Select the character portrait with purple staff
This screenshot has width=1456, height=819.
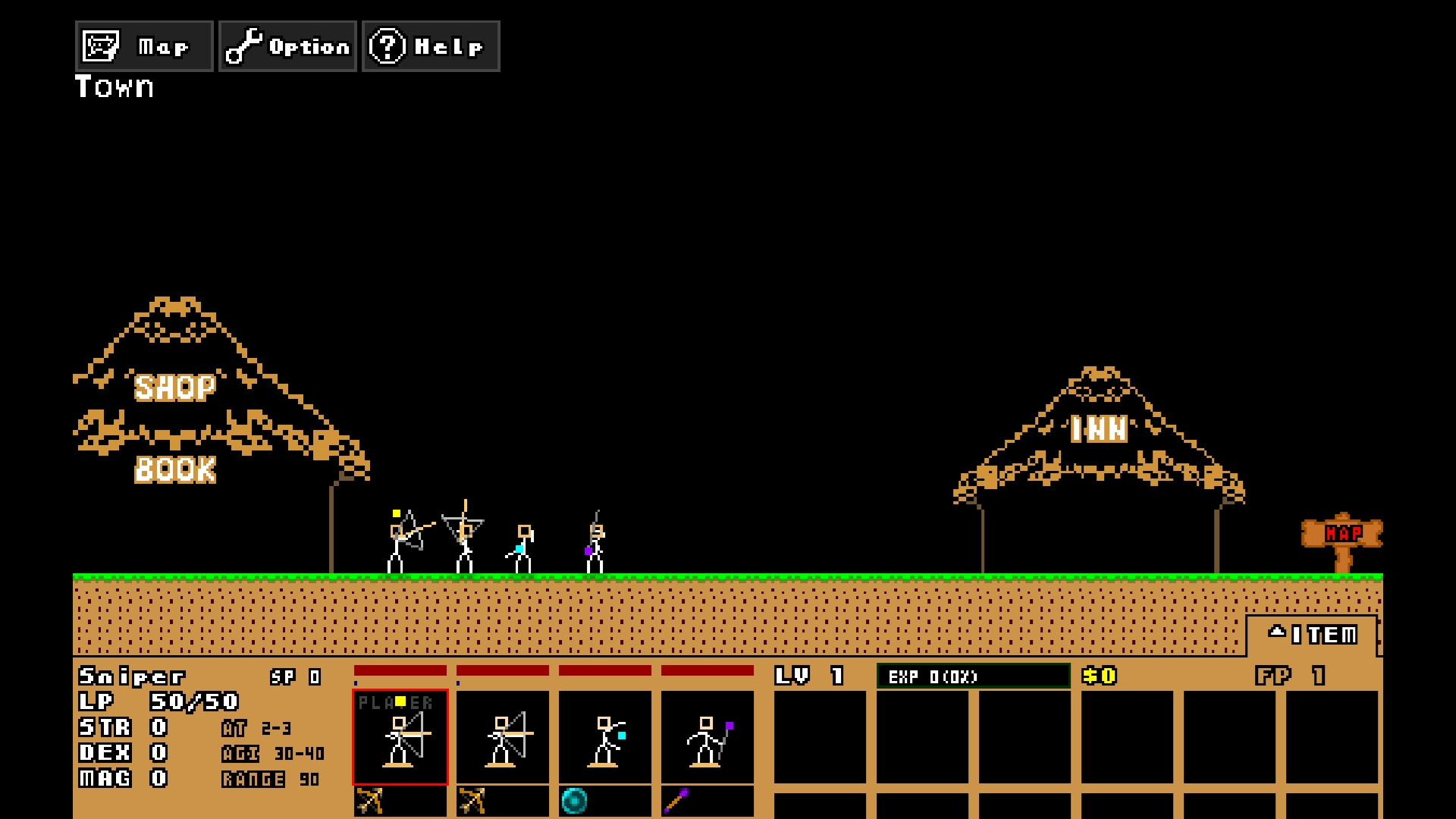708,736
